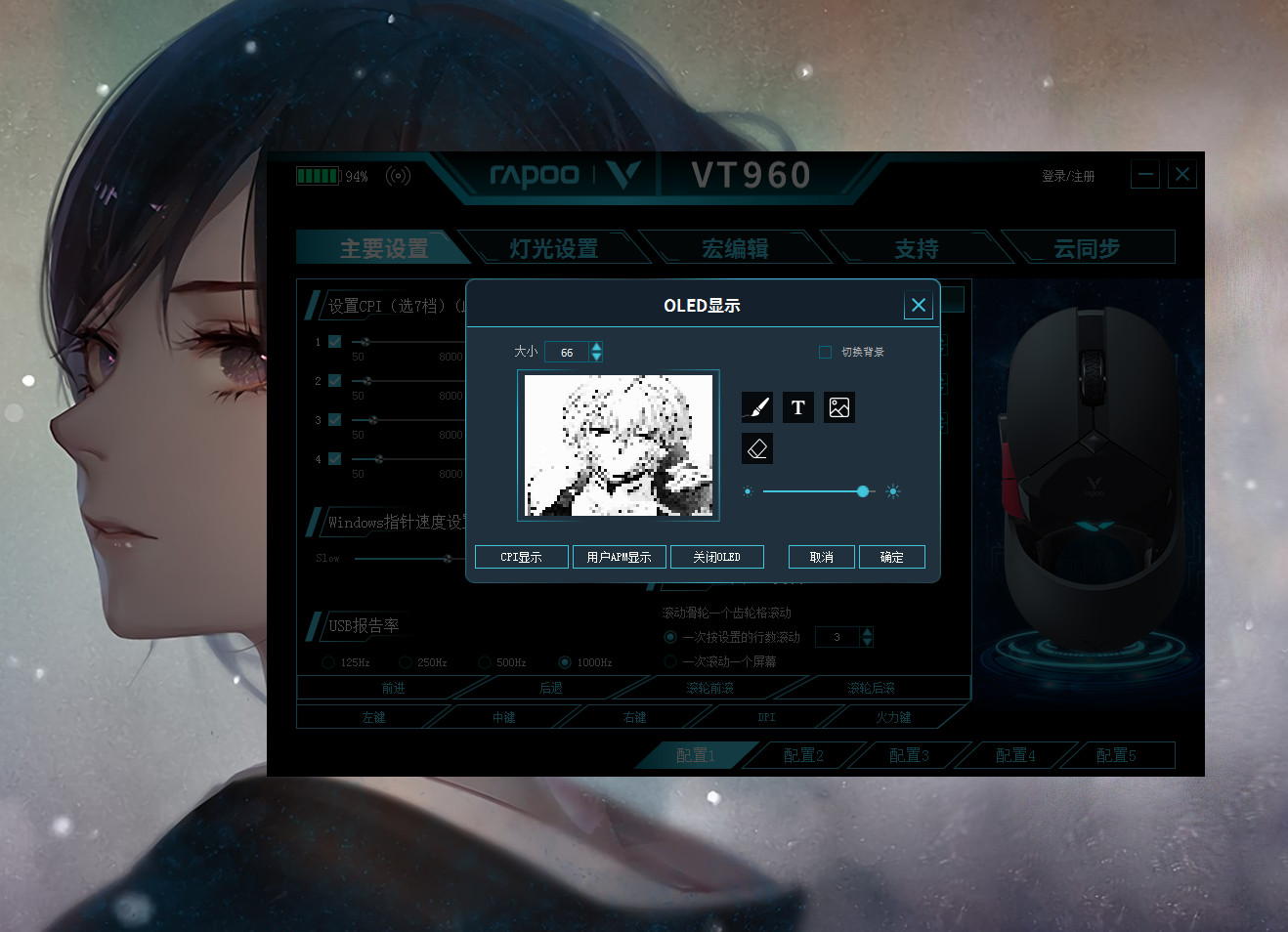Viewport: 1288px width, 932px height.
Task: Select the 1000Hz USB report rate radio button
Action: [x=565, y=661]
